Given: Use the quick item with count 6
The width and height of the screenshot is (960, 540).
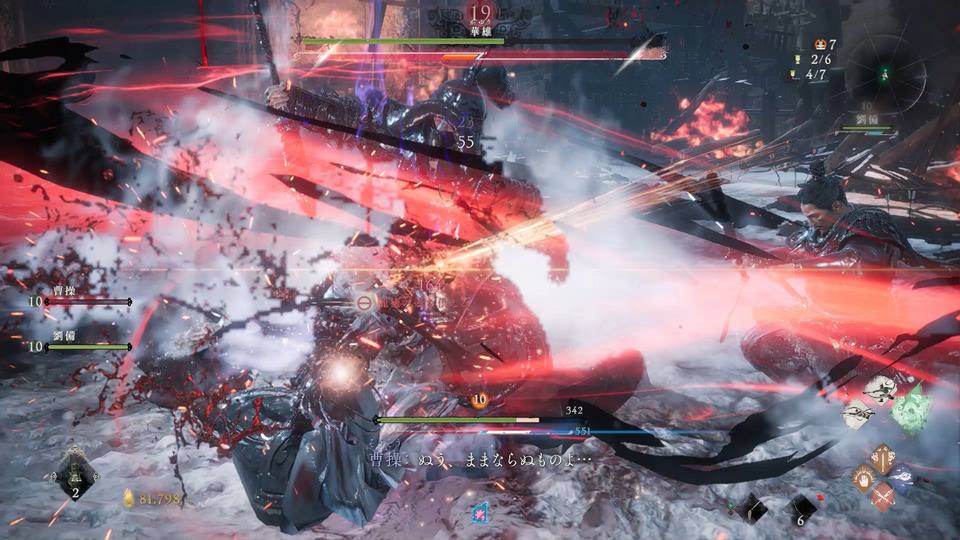Looking at the screenshot, I should click(800, 508).
